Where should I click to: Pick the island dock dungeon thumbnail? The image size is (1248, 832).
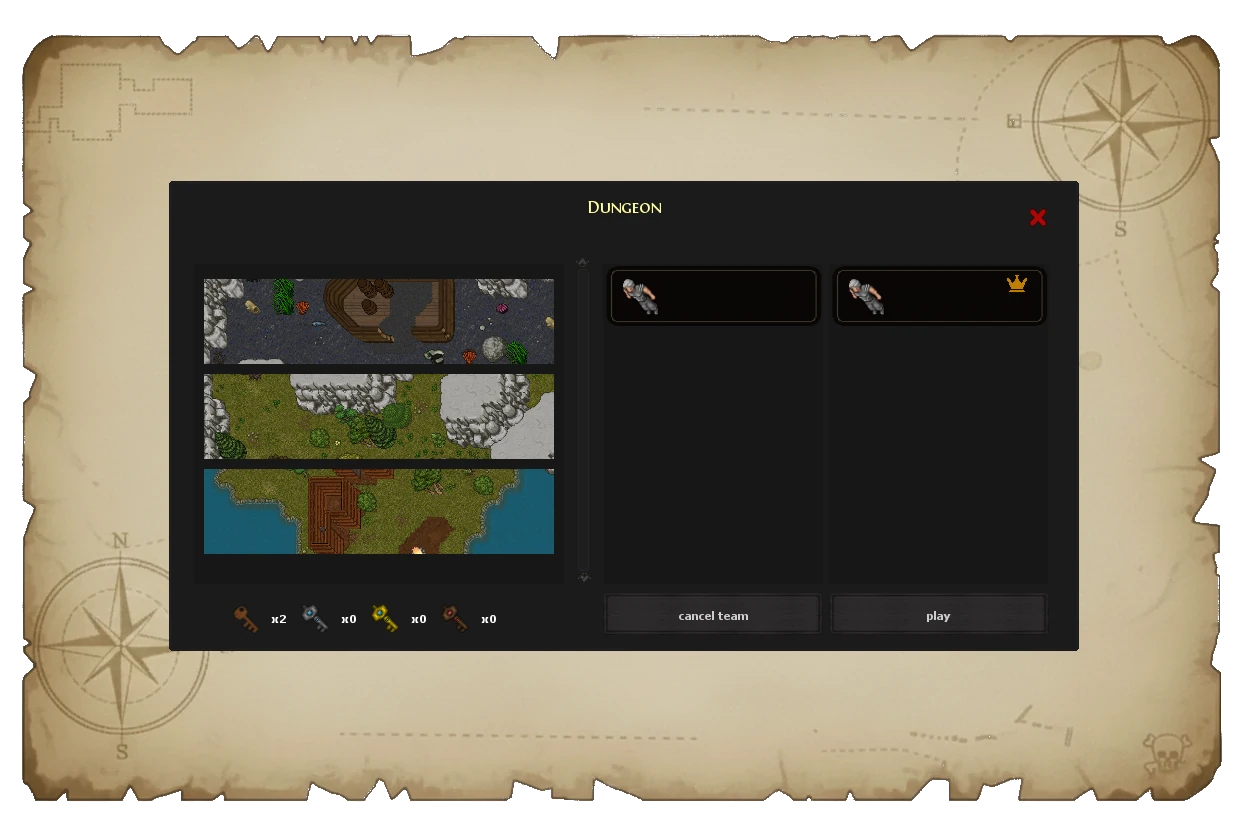(x=379, y=511)
